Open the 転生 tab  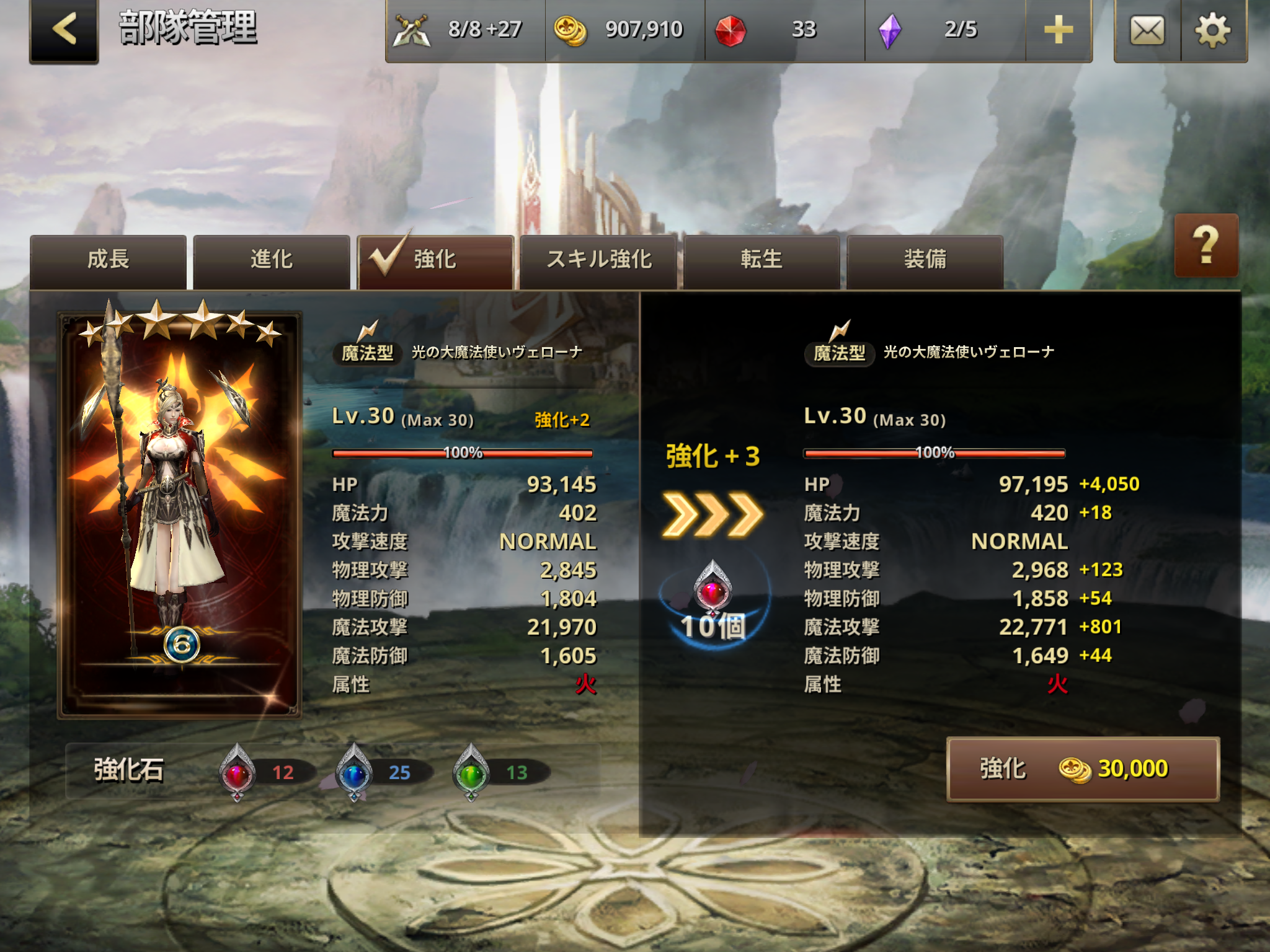pos(762,260)
